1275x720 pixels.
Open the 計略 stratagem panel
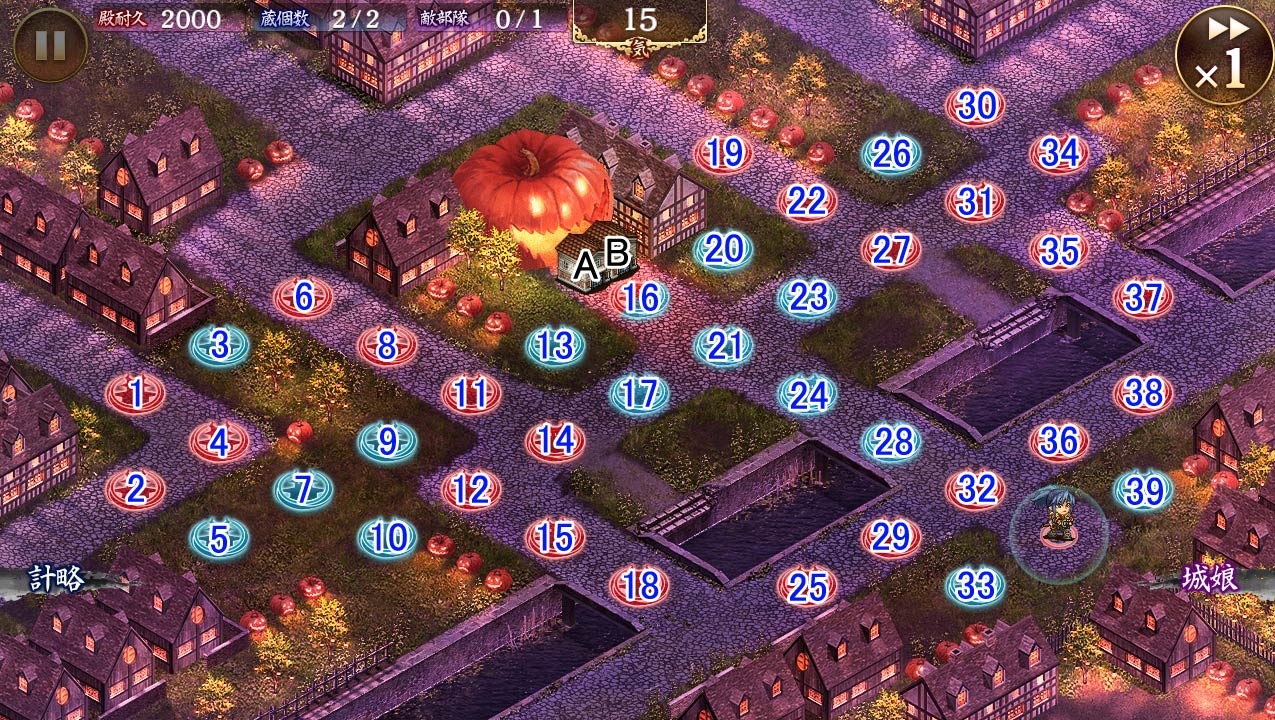(56, 579)
